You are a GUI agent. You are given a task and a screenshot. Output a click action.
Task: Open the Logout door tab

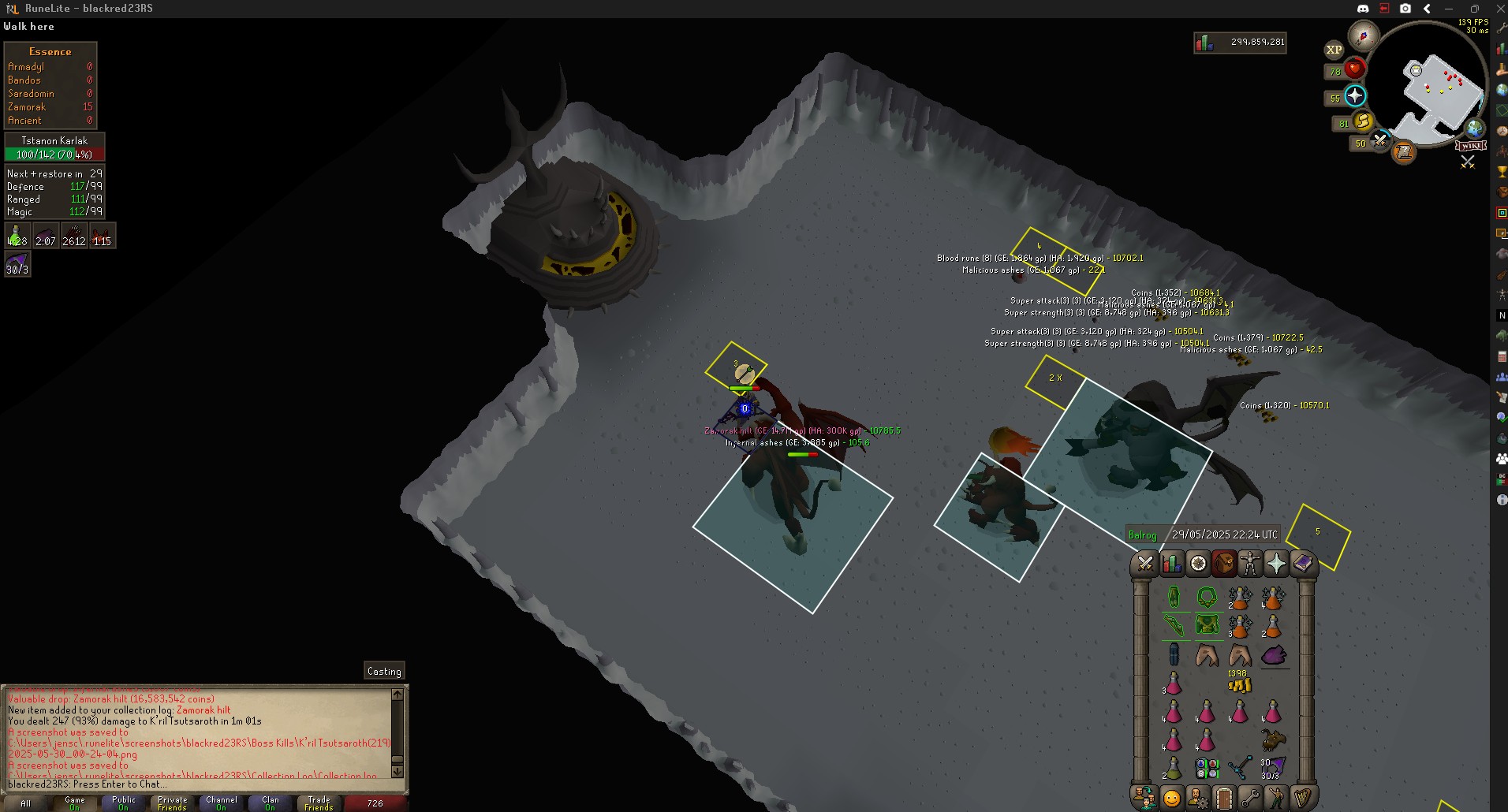pos(1224,798)
